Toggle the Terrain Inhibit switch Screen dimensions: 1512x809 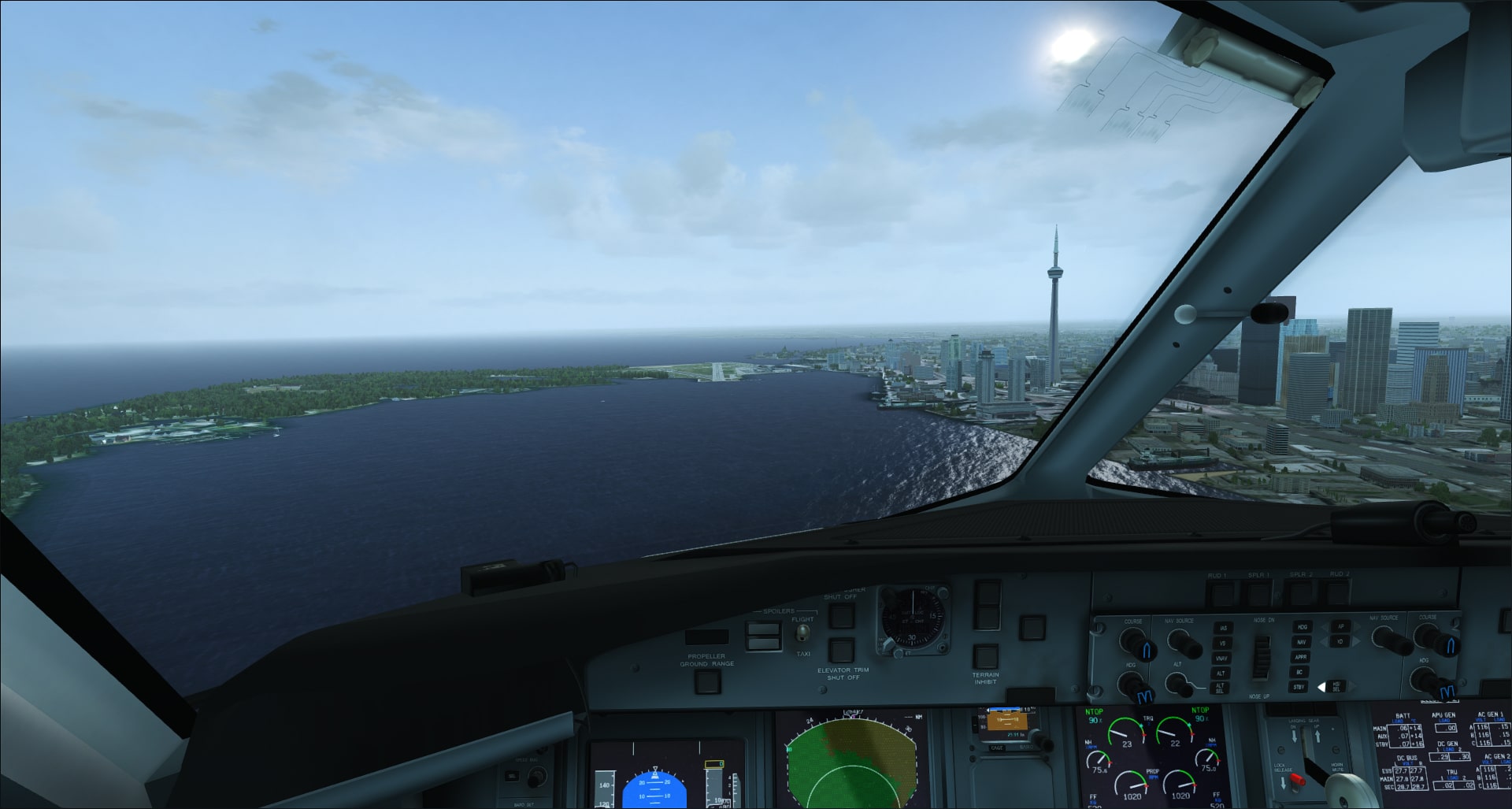[985, 656]
